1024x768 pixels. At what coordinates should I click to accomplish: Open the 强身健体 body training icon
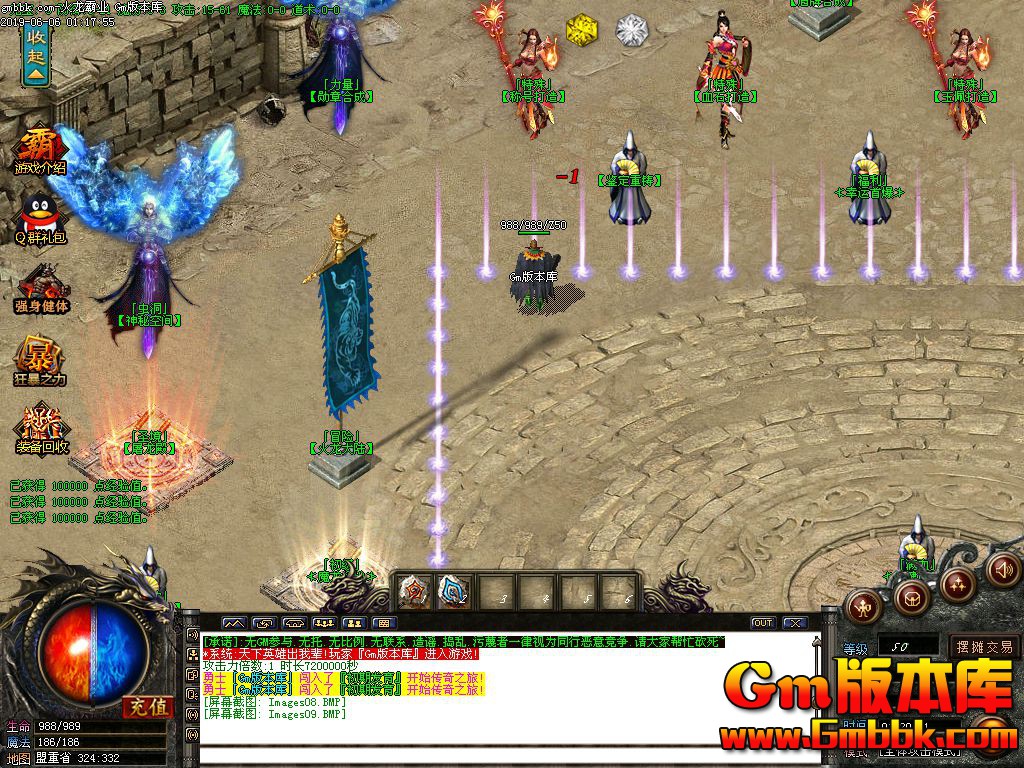click(41, 288)
